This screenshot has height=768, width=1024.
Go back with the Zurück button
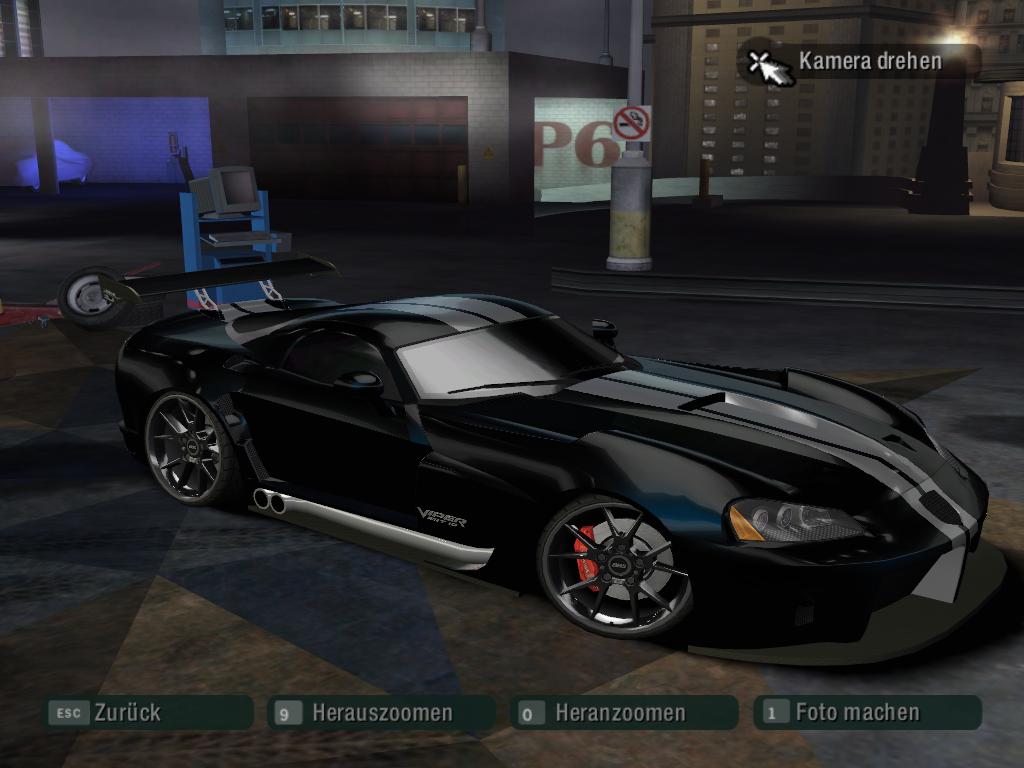pos(146,713)
